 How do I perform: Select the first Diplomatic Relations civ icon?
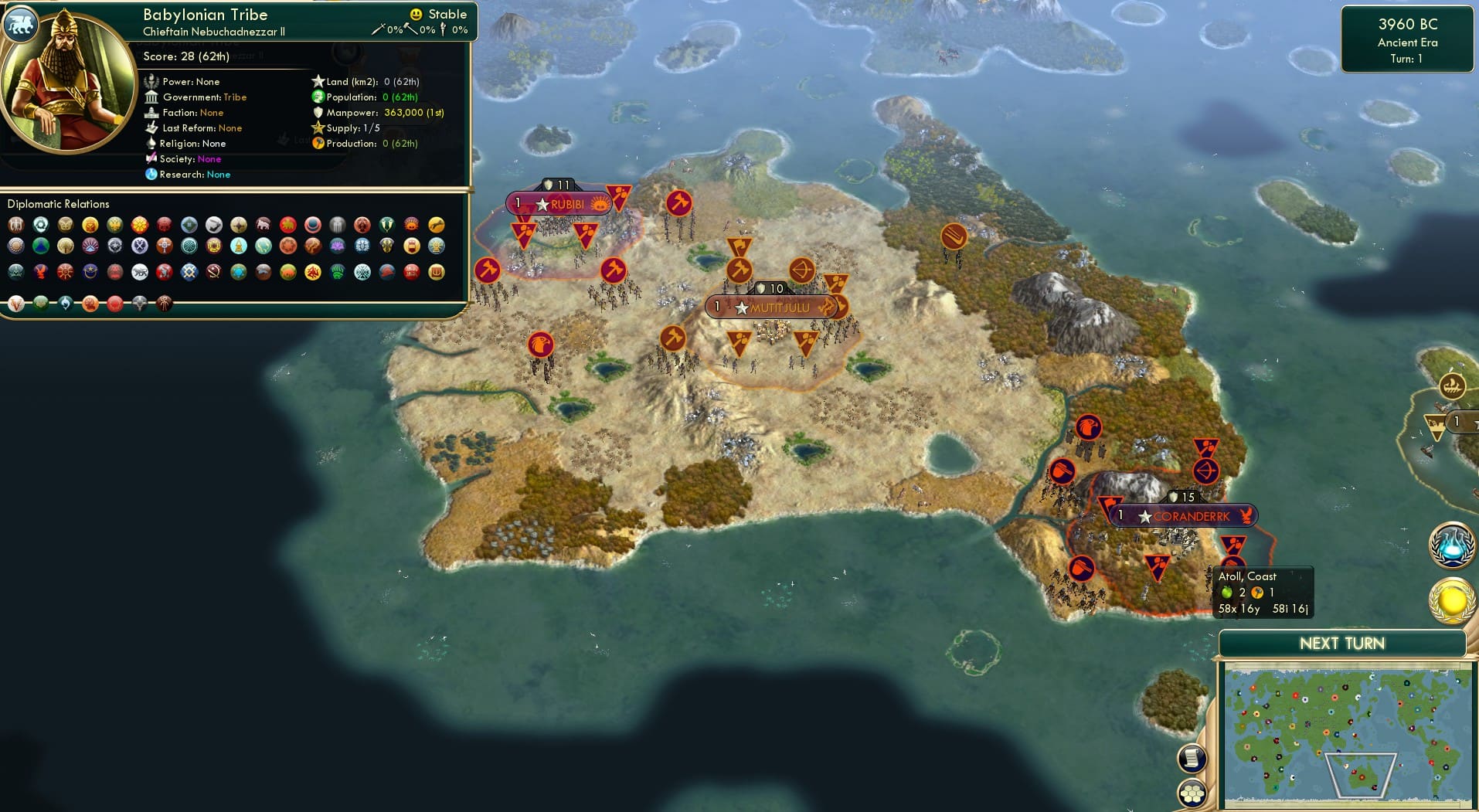[15, 224]
